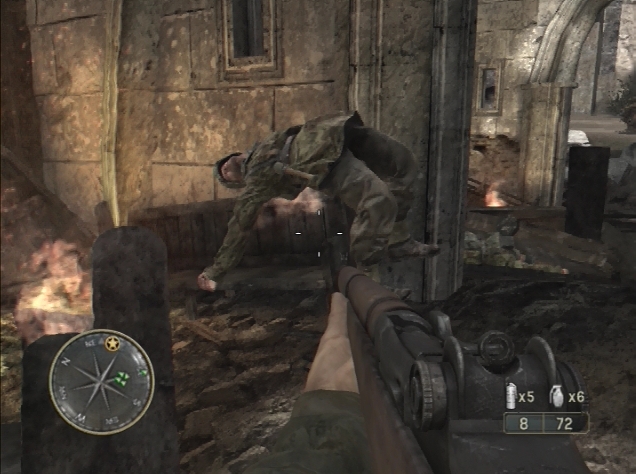Click the compass minimap
This screenshot has height=474, width=636.
[x=101, y=381]
